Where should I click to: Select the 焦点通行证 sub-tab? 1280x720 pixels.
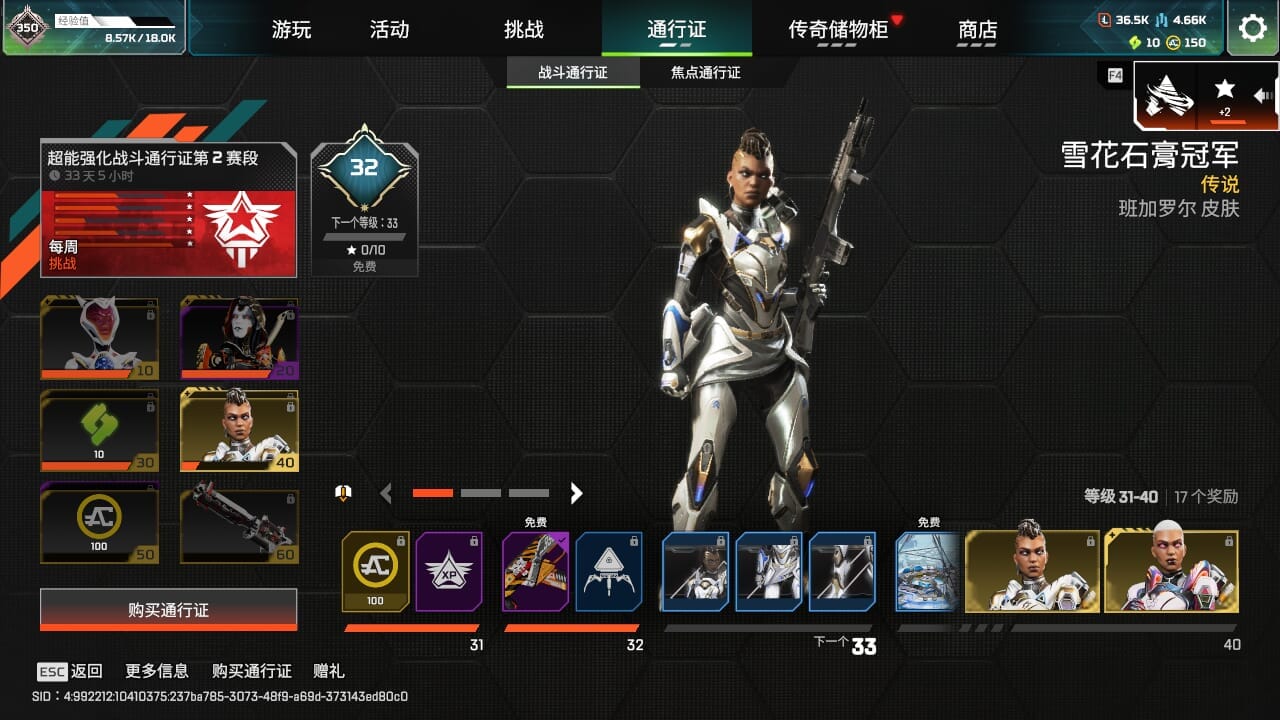(x=705, y=73)
